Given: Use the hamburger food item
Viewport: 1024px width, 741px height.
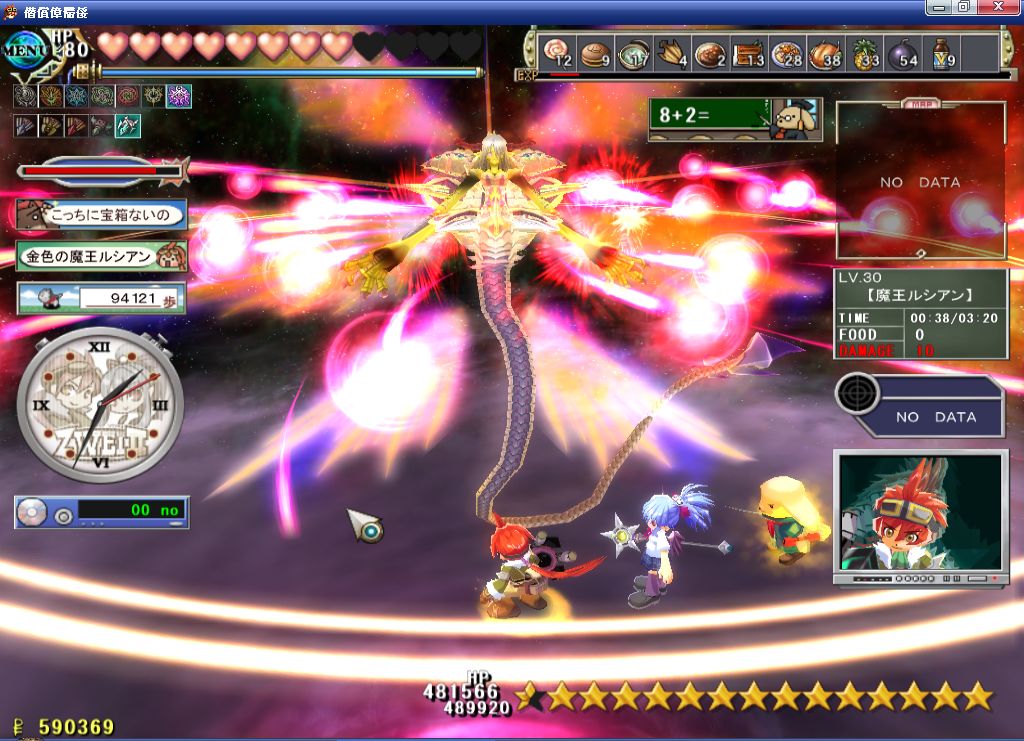Looking at the screenshot, I should (596, 52).
